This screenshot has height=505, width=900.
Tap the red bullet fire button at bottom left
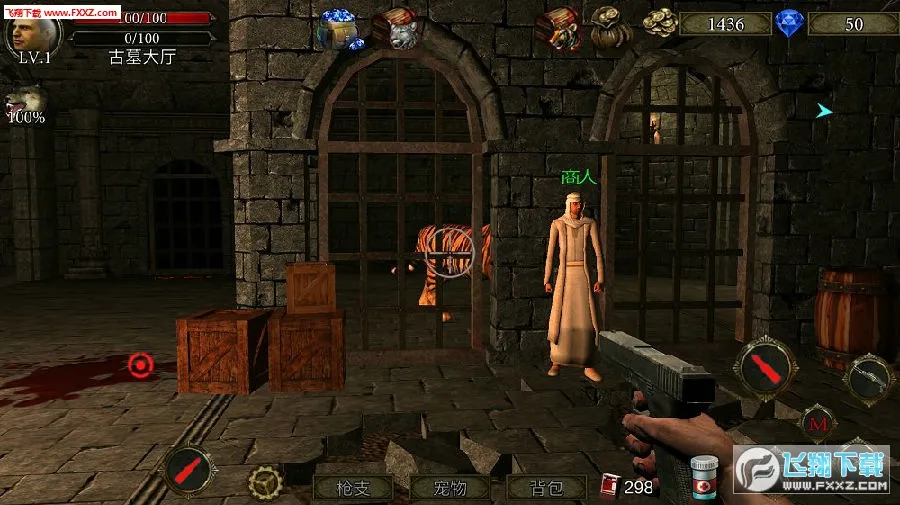(186, 469)
